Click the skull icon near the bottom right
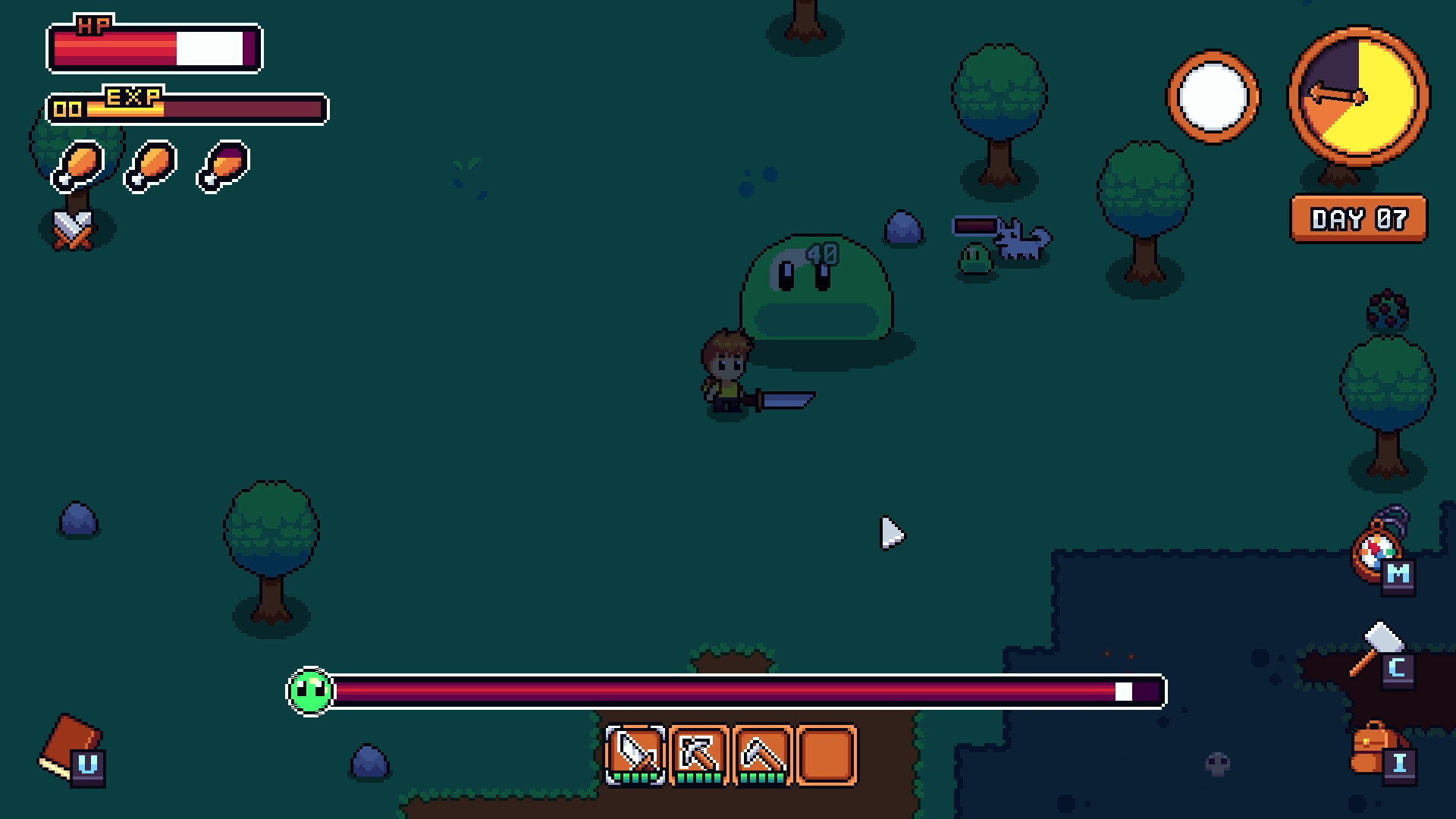This screenshot has height=819, width=1456. pos(1219,764)
